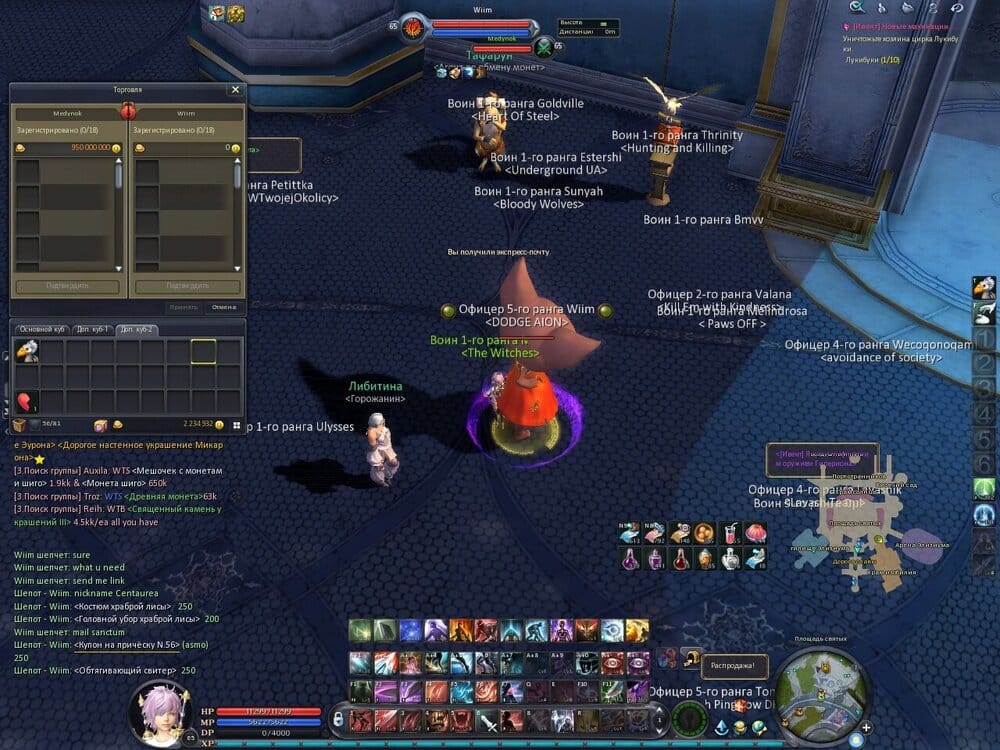Open the Доп. куб-1 inventory tab
The width and height of the screenshot is (1000, 750).
(92, 329)
